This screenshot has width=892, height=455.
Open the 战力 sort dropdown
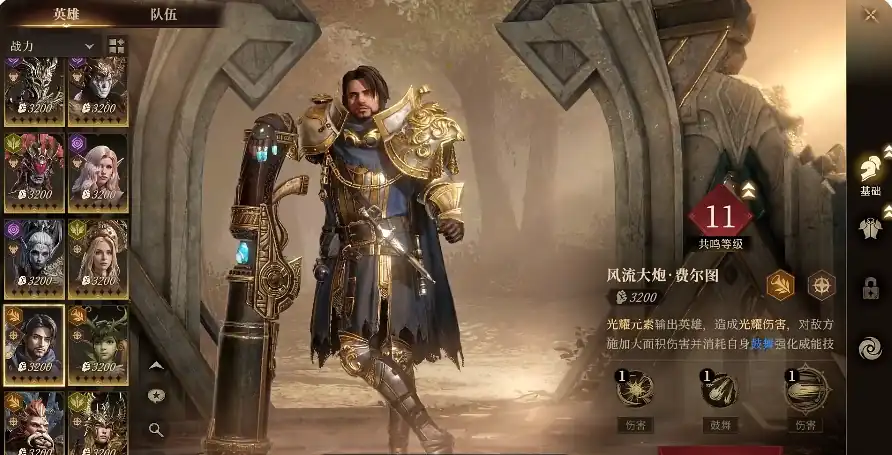(52, 46)
